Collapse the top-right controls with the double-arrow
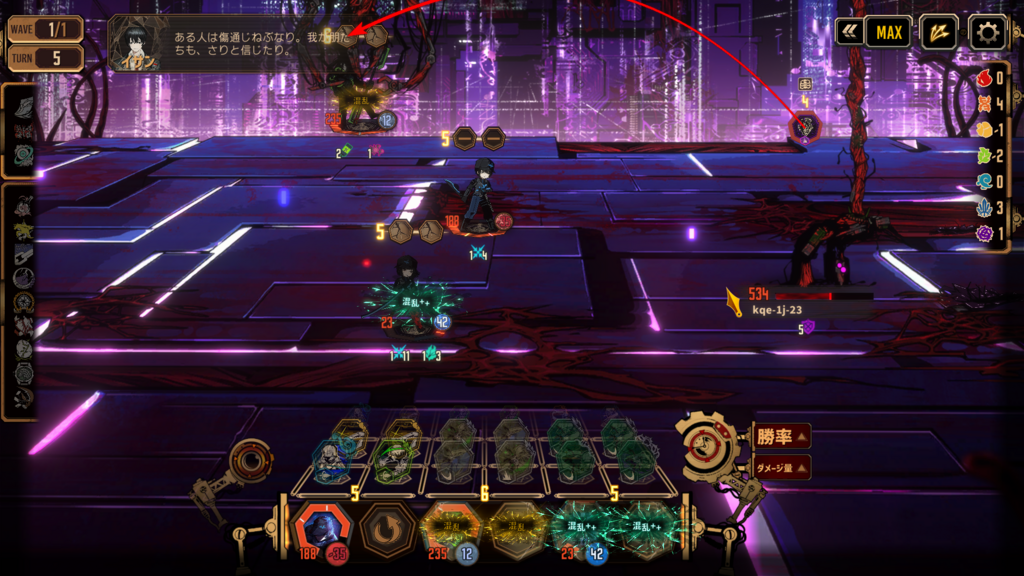 [849, 32]
